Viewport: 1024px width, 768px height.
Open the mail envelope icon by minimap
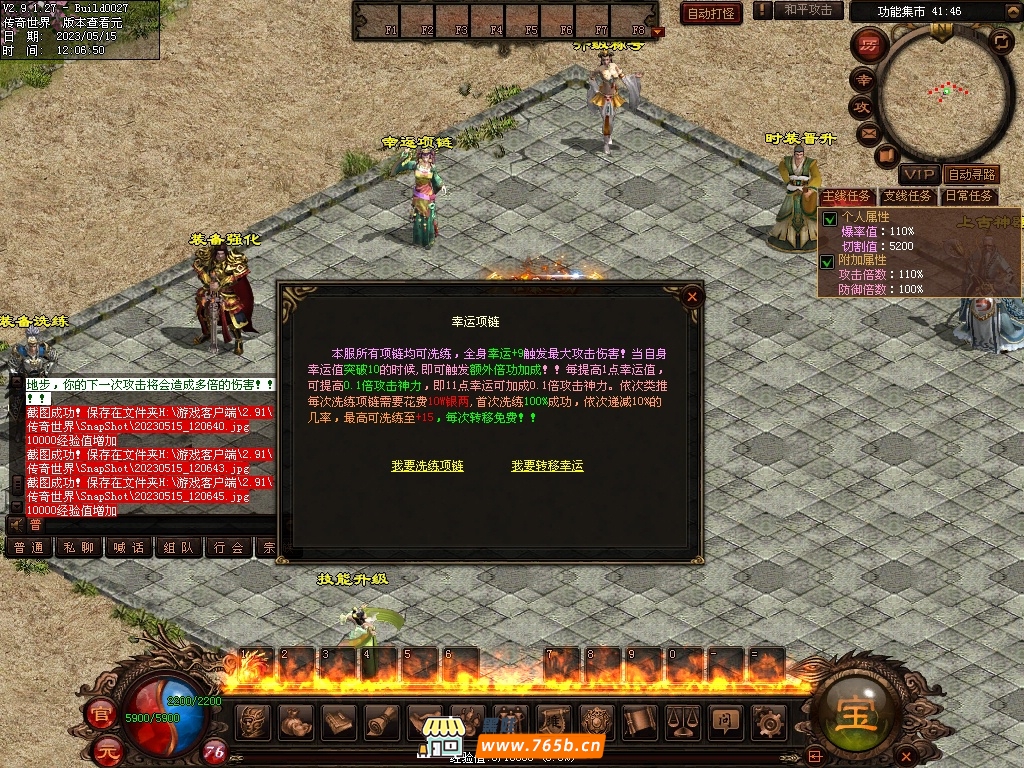click(867, 133)
